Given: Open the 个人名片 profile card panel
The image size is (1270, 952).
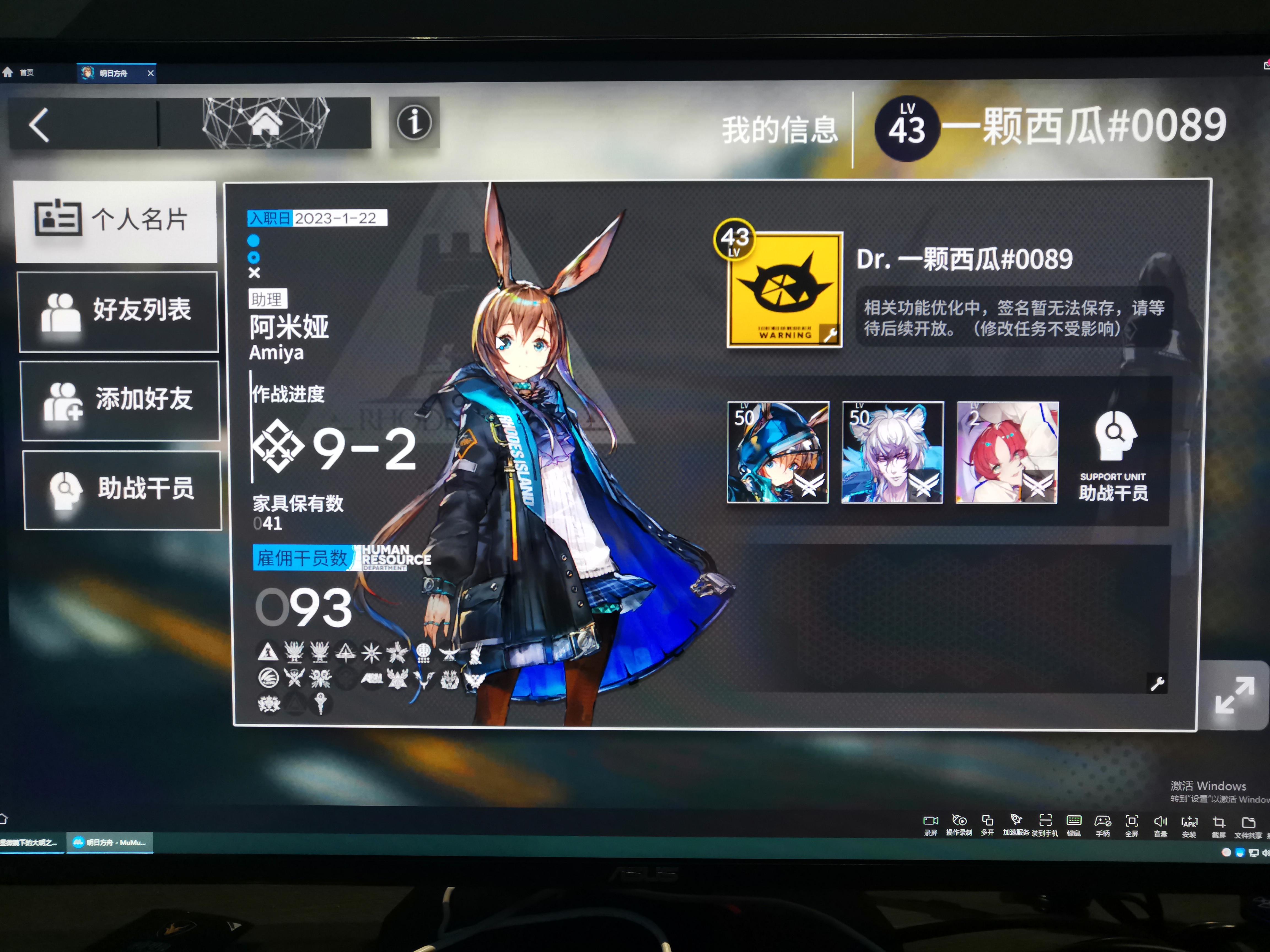Looking at the screenshot, I should pyautogui.click(x=117, y=221).
